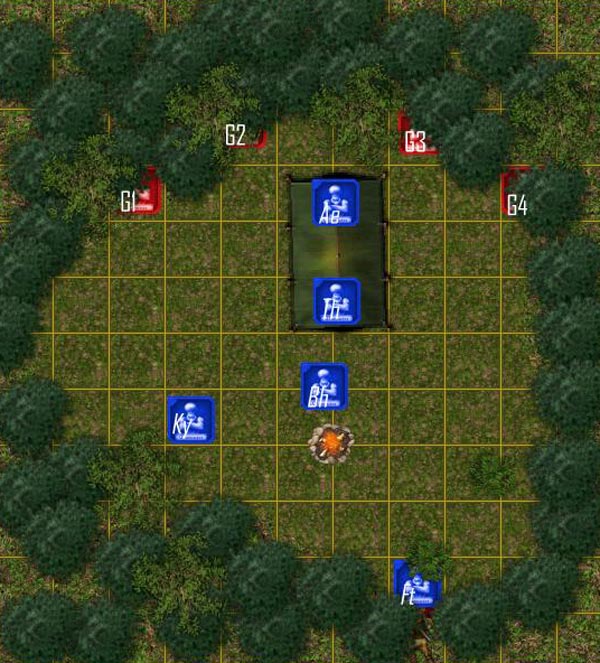Select the blue Ft unit token
The image size is (600, 663).
pyautogui.click(x=414, y=584)
